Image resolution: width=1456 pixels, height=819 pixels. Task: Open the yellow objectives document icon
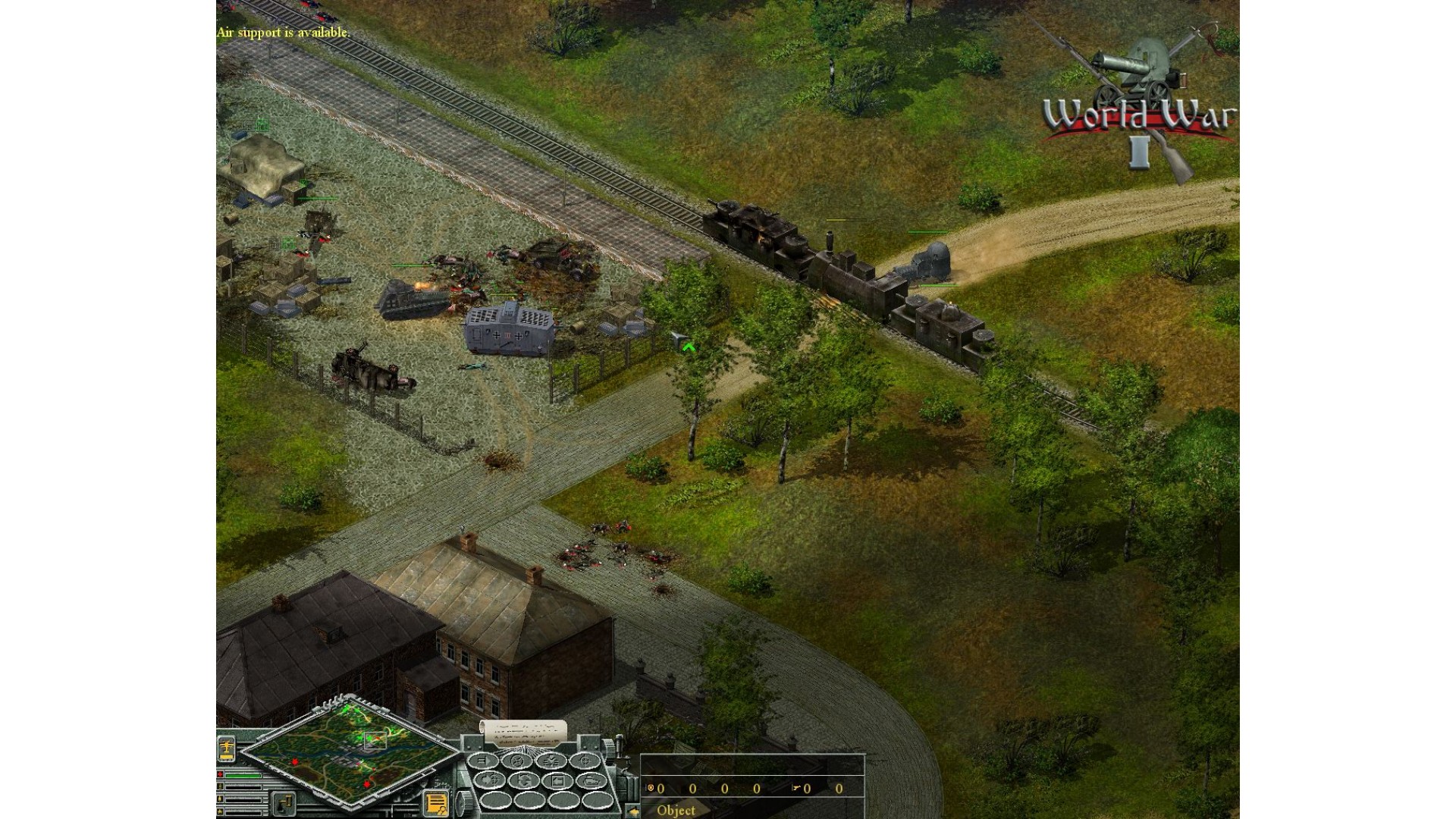pos(436,803)
